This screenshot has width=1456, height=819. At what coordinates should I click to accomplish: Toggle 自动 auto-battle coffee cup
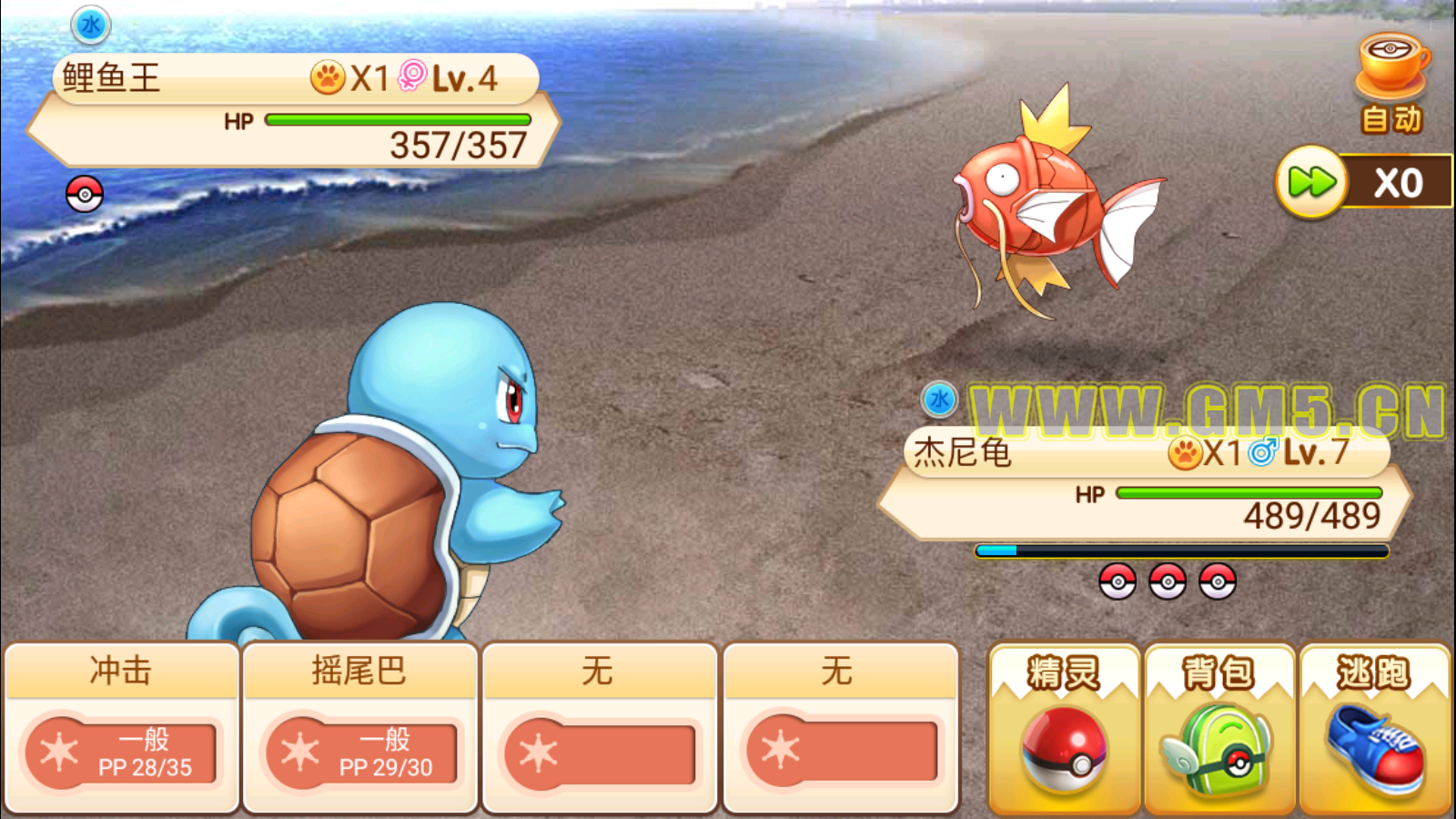tap(1391, 84)
